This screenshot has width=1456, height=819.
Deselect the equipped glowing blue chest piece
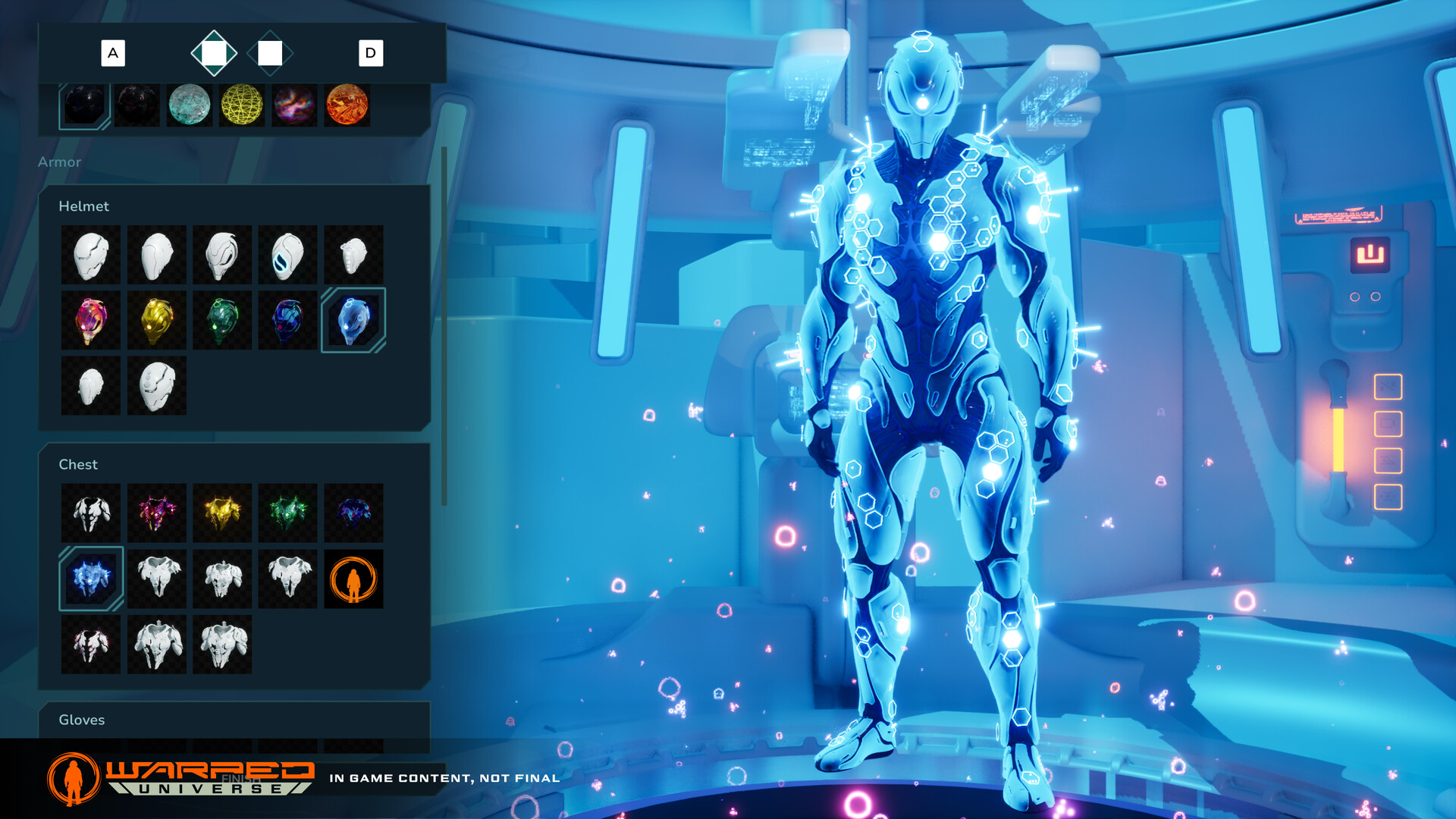click(90, 579)
